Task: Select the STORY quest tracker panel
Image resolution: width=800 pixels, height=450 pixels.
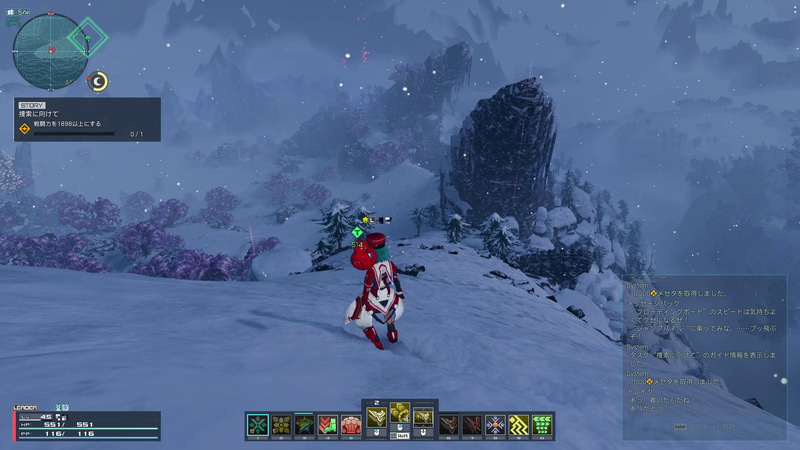Action: pyautogui.click(x=86, y=118)
